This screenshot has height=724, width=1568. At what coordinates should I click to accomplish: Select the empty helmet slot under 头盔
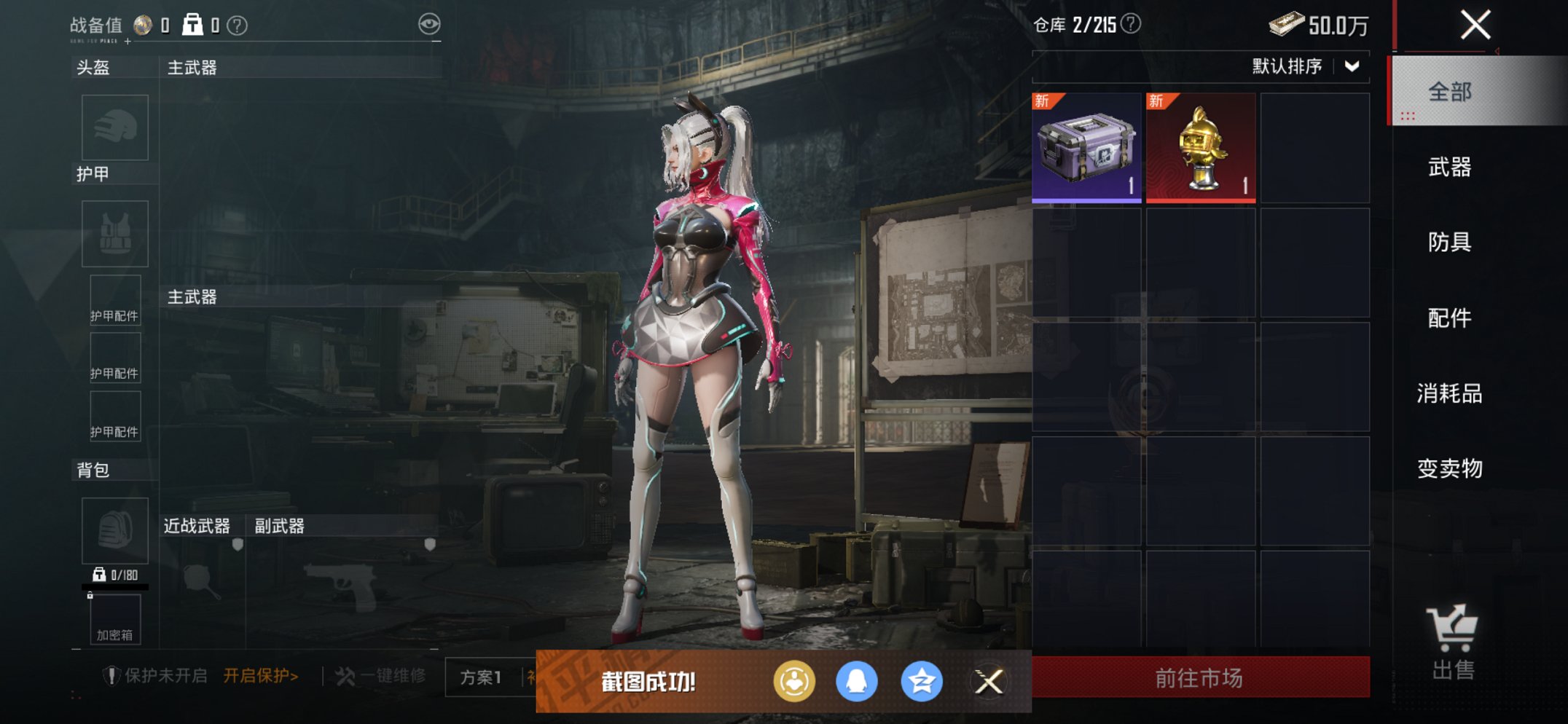coord(114,127)
